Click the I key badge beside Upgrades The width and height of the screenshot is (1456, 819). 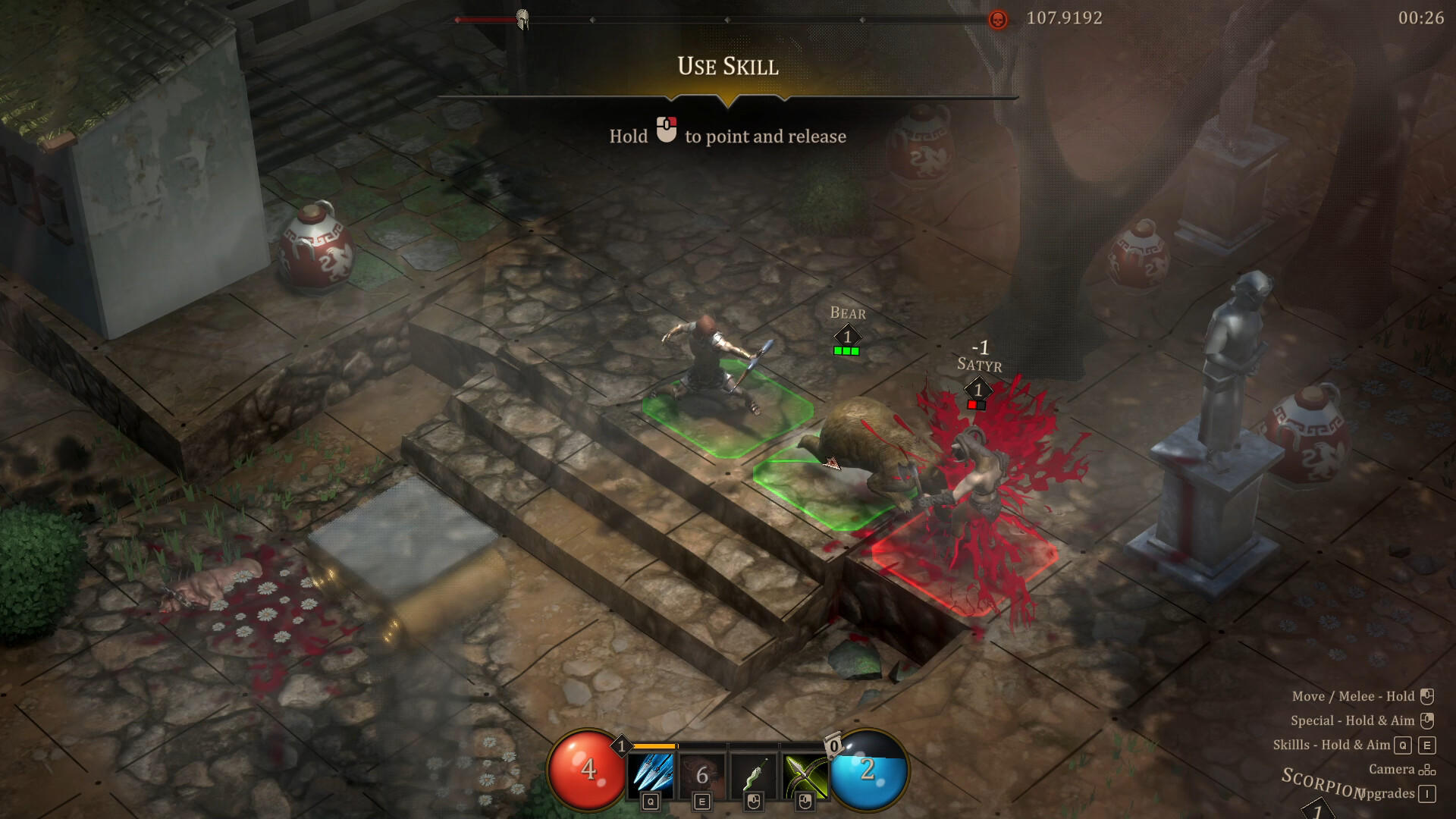pyautogui.click(x=1427, y=794)
